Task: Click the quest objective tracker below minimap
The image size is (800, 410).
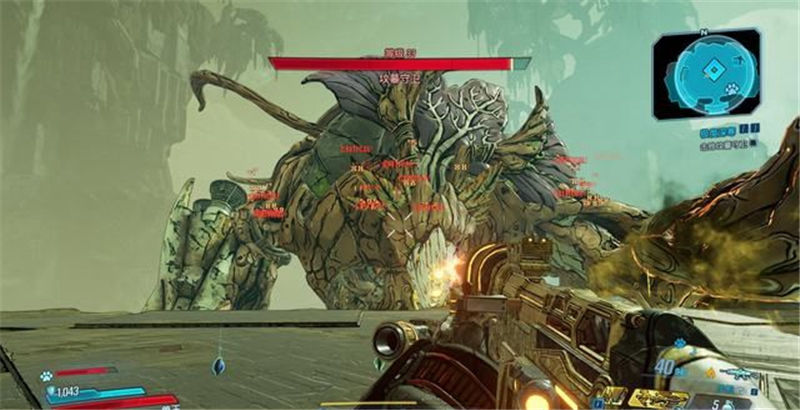Action: (727, 135)
